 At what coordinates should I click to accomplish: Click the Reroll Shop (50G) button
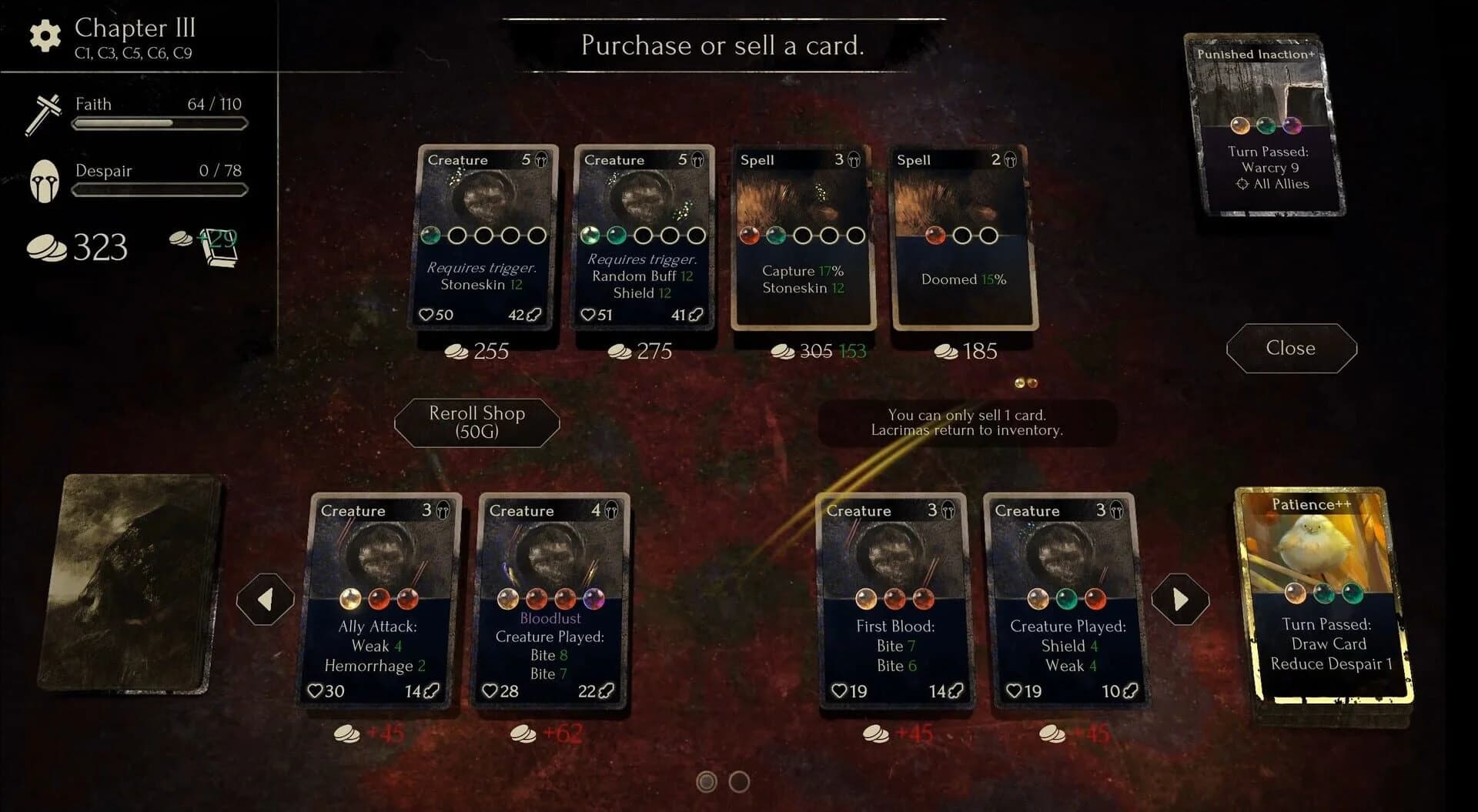(x=477, y=423)
